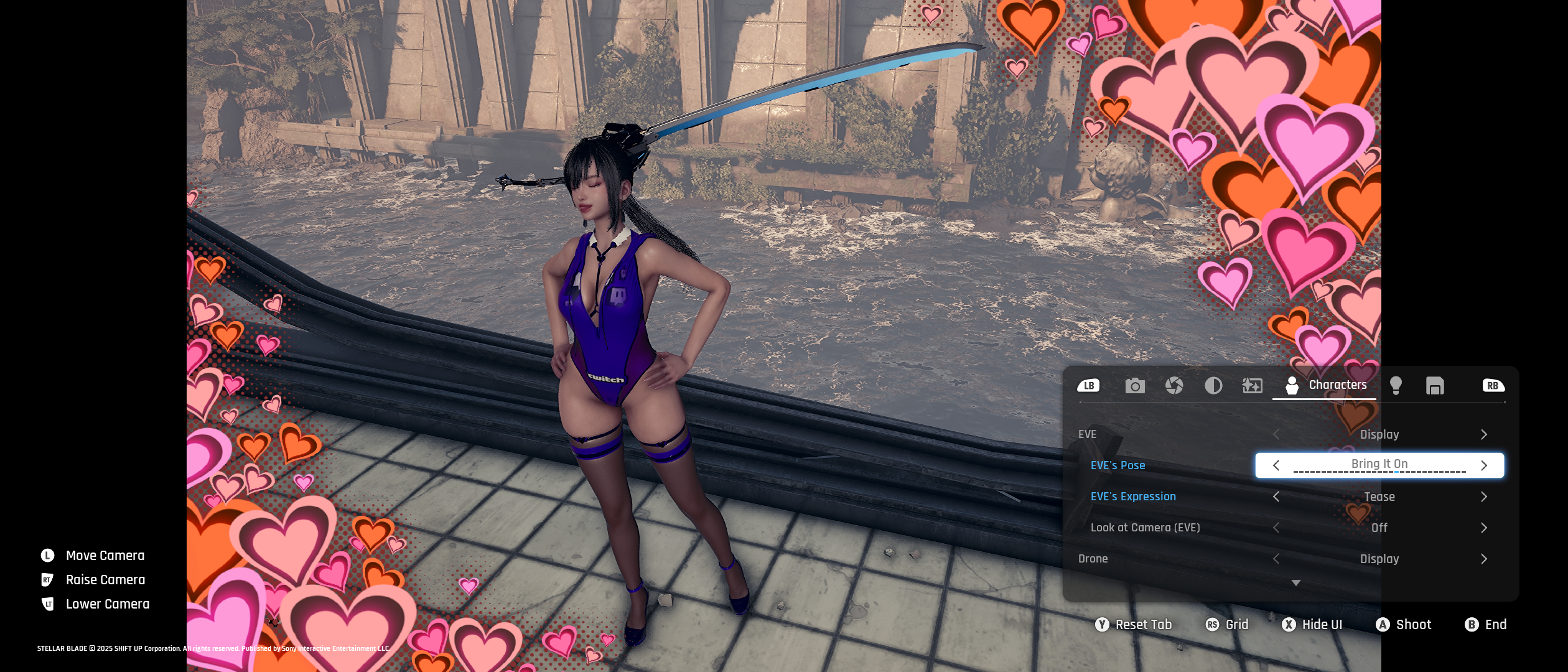Select the Drone row label
This screenshot has width=1568, height=672.
pyautogui.click(x=1093, y=559)
